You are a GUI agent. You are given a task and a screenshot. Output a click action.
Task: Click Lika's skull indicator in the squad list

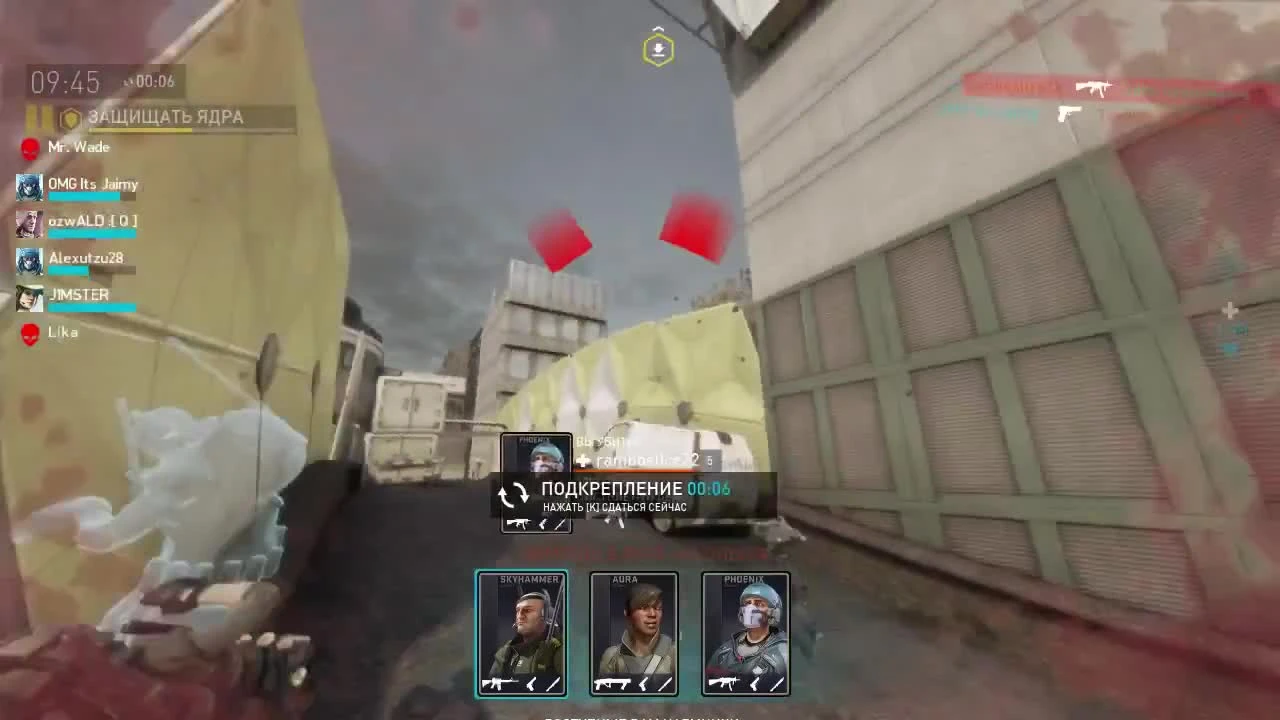tap(29, 331)
